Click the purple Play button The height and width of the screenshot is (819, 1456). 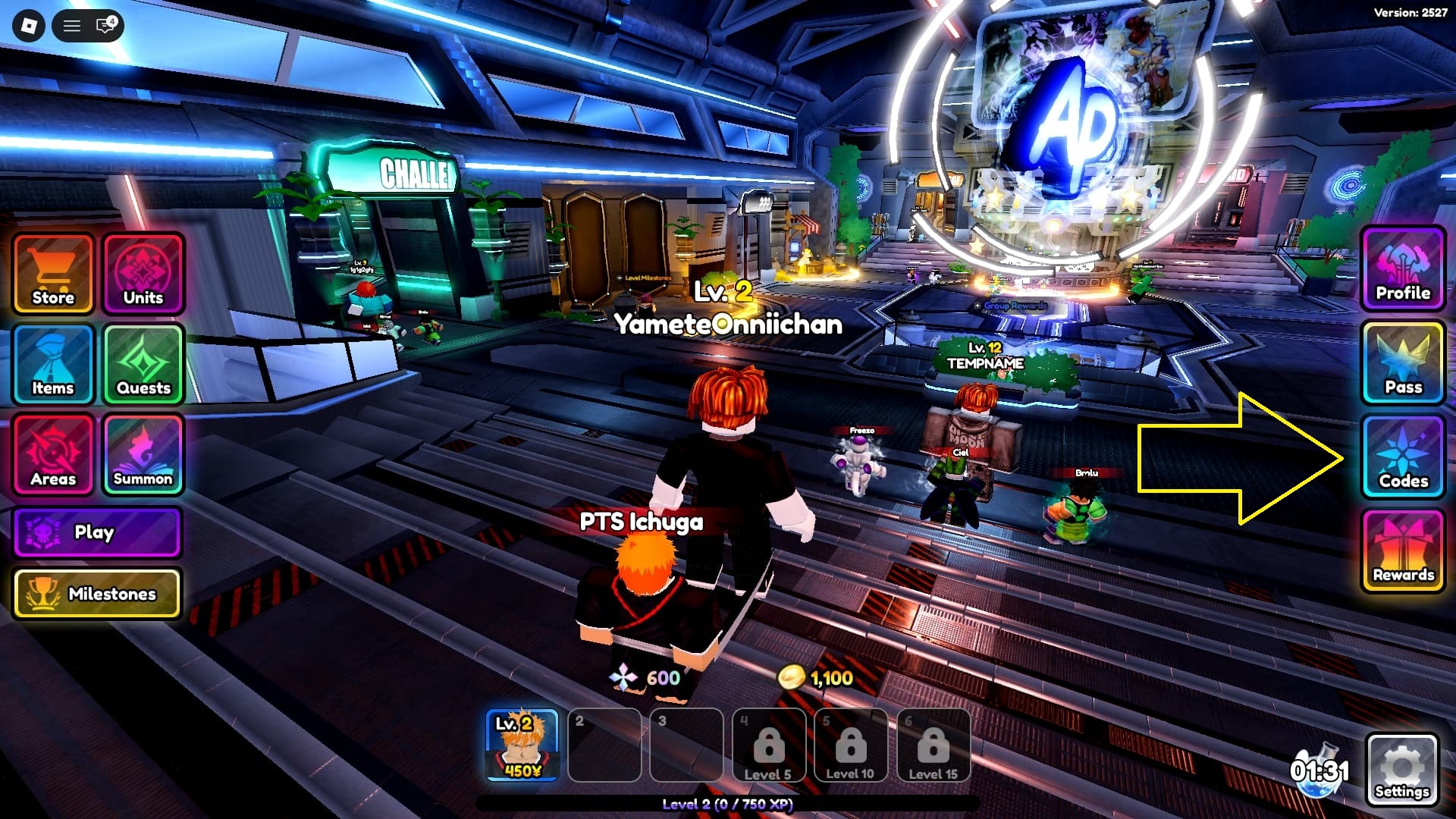(x=97, y=532)
